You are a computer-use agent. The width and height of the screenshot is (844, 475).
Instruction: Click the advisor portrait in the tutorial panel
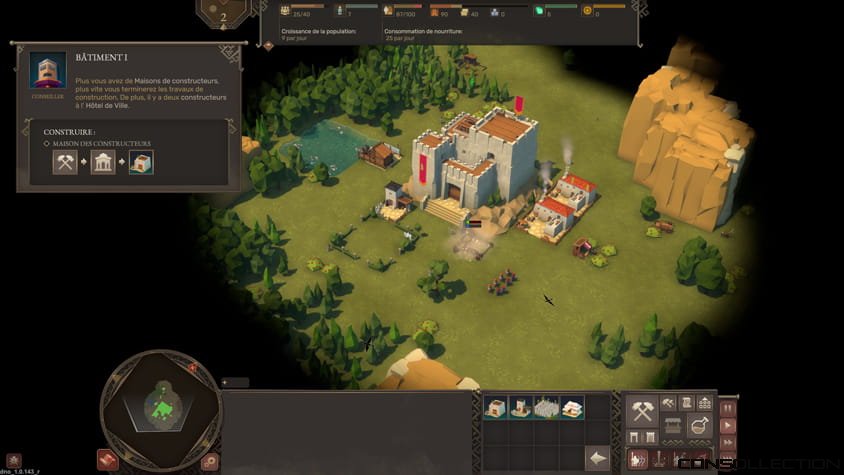pyautogui.click(x=47, y=71)
